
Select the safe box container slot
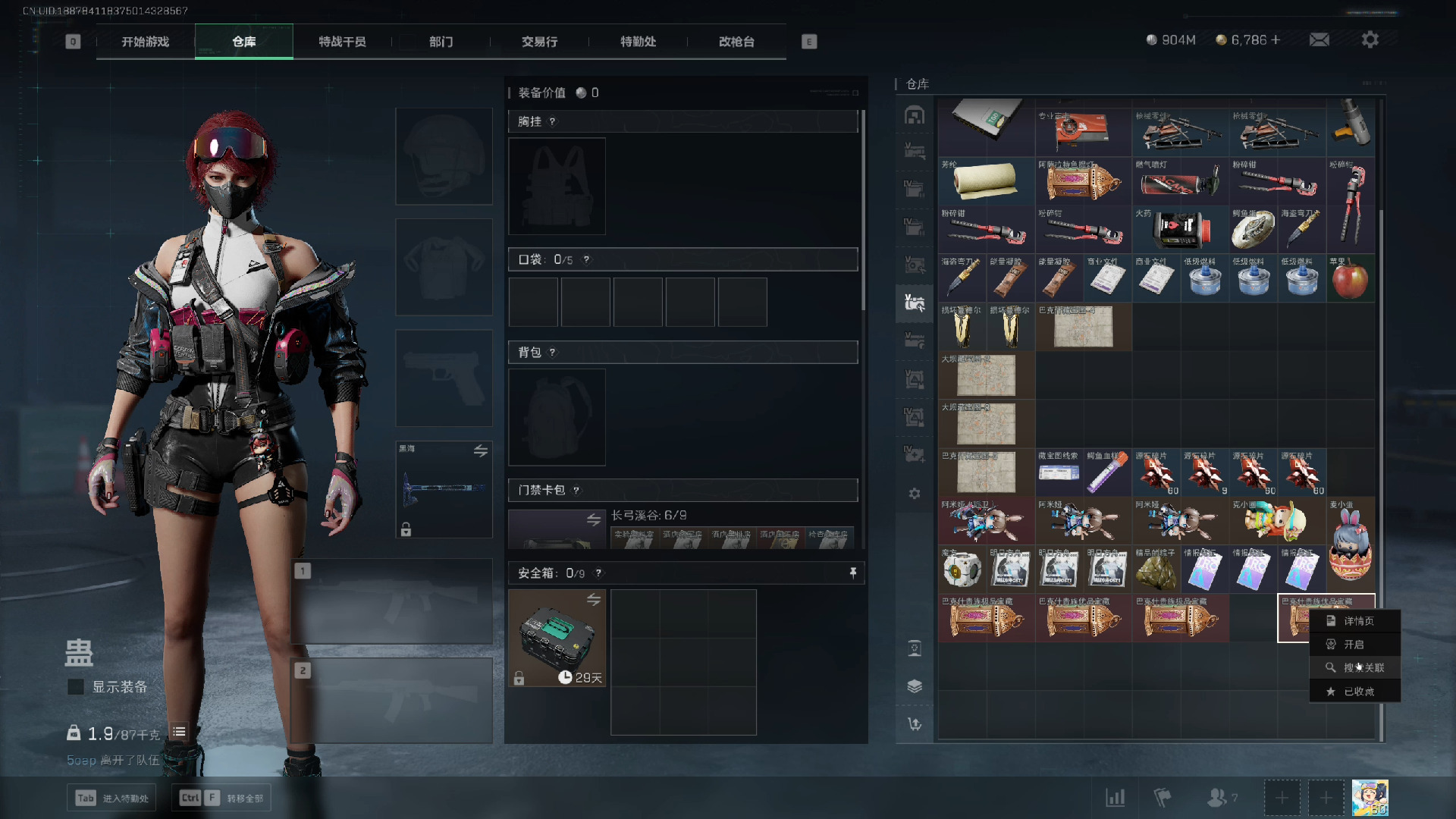point(557,639)
